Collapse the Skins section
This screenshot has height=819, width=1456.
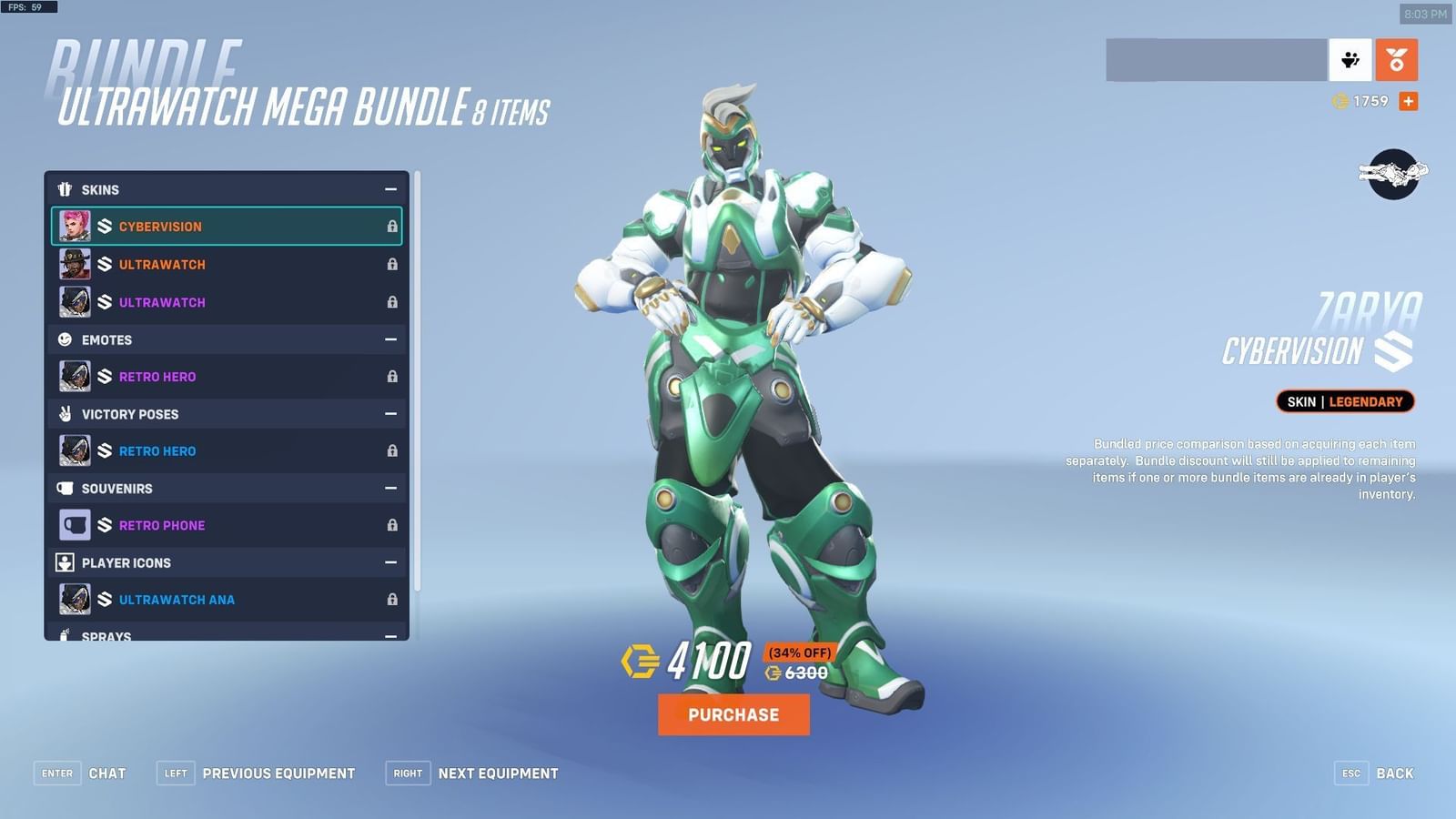click(391, 189)
